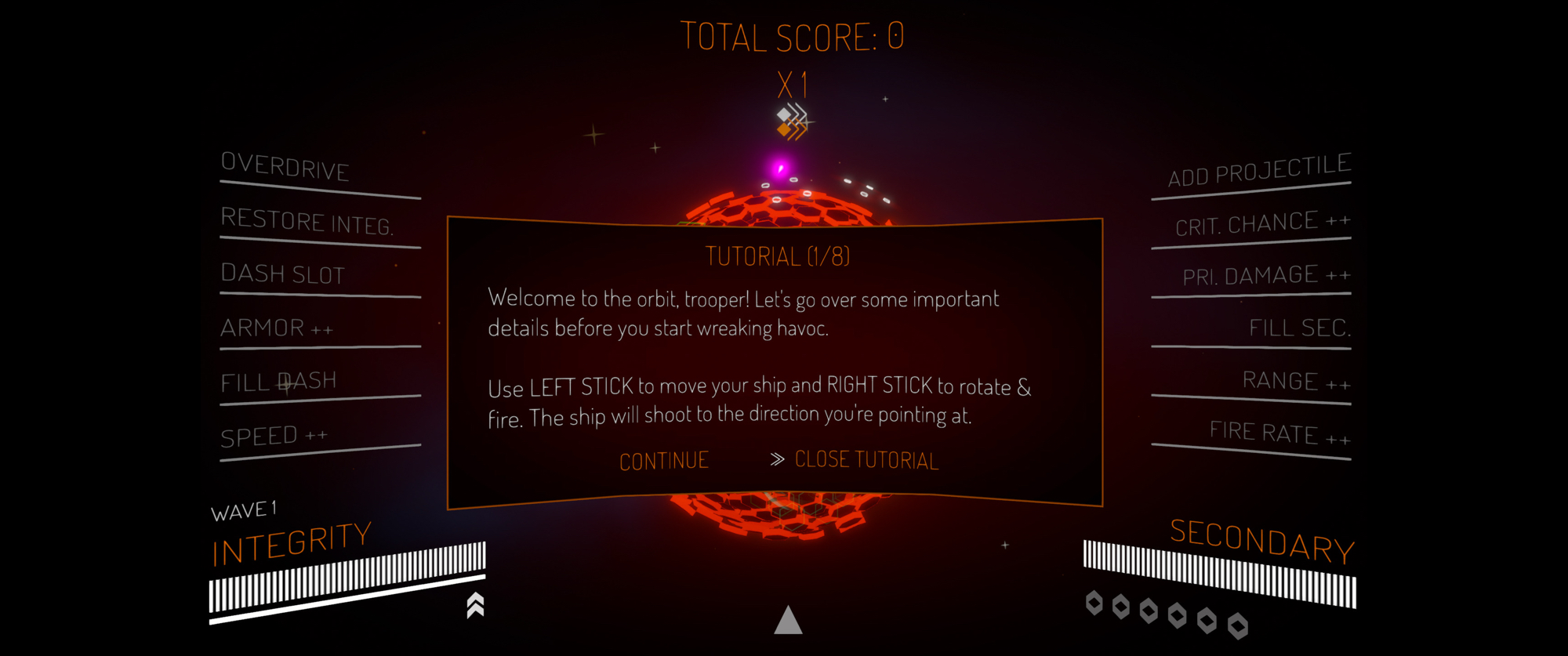Choose the Restore Integ. upgrade

coord(307,222)
